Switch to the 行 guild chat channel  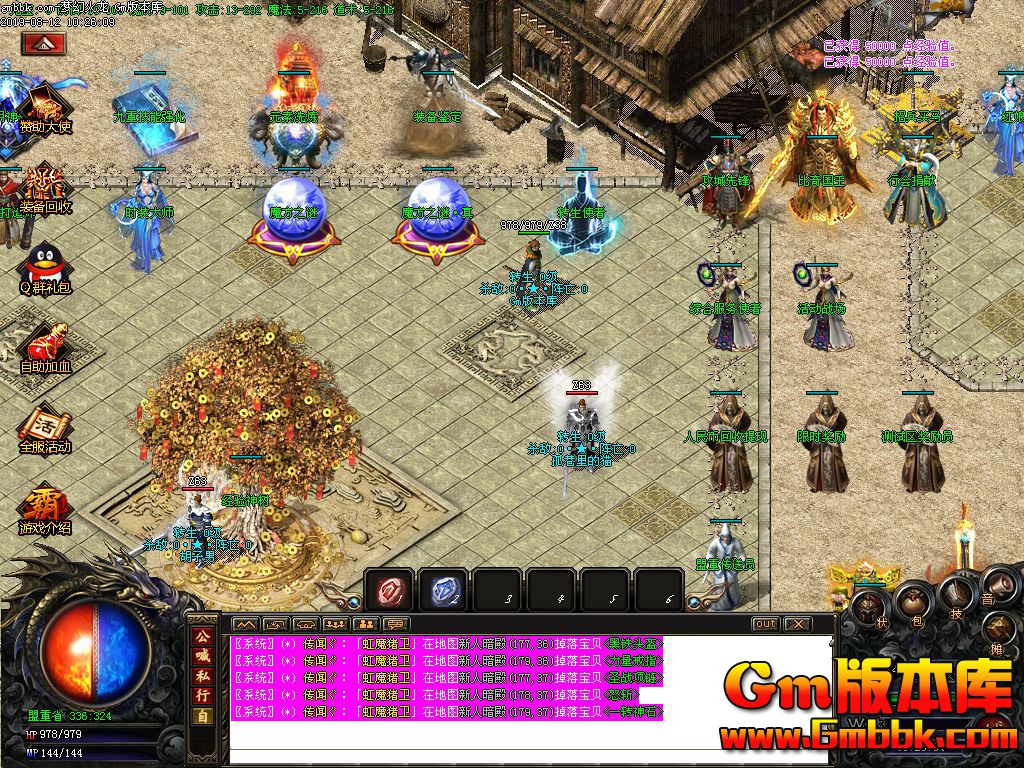[x=202, y=693]
